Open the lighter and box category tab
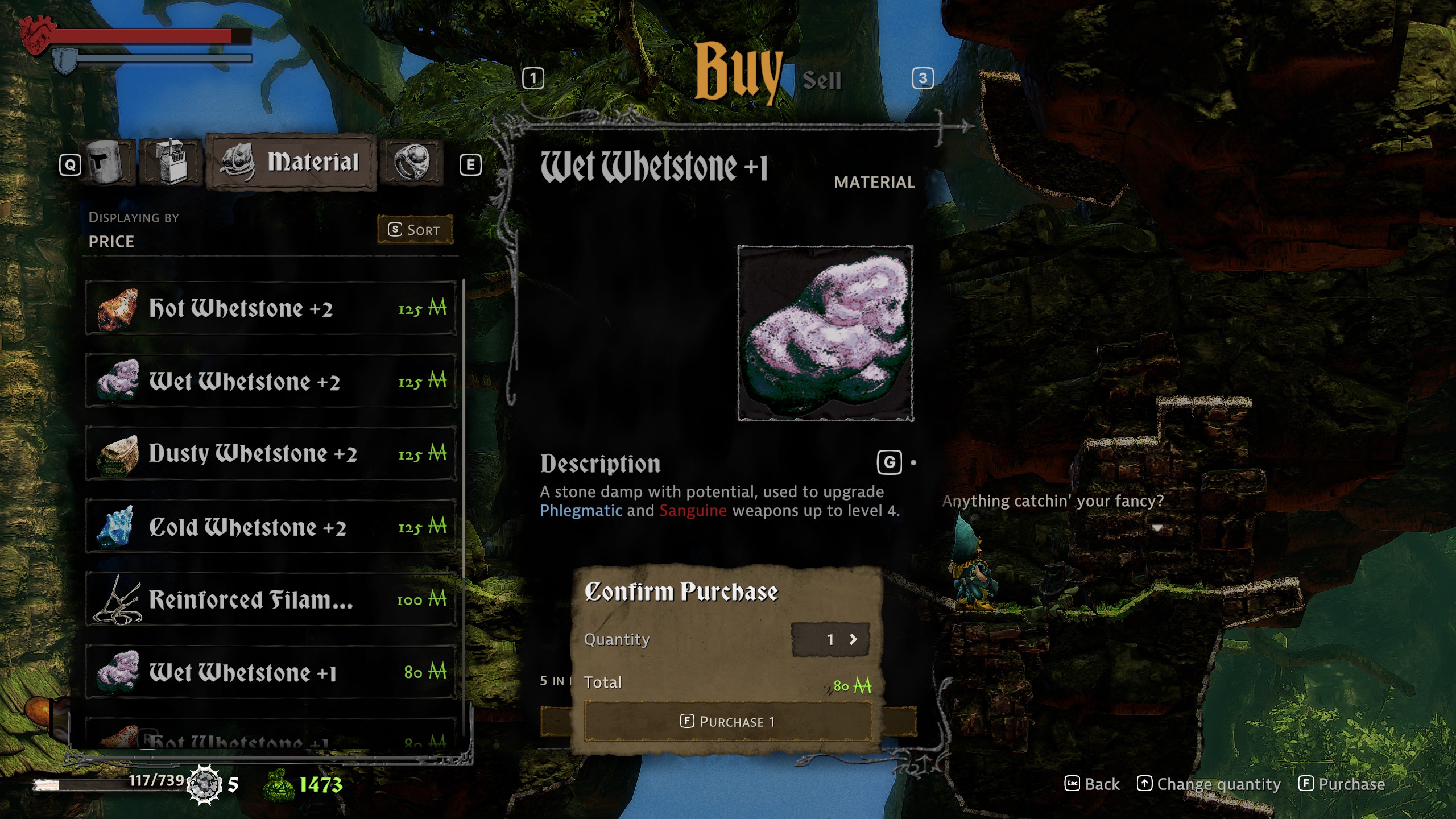 (x=171, y=163)
